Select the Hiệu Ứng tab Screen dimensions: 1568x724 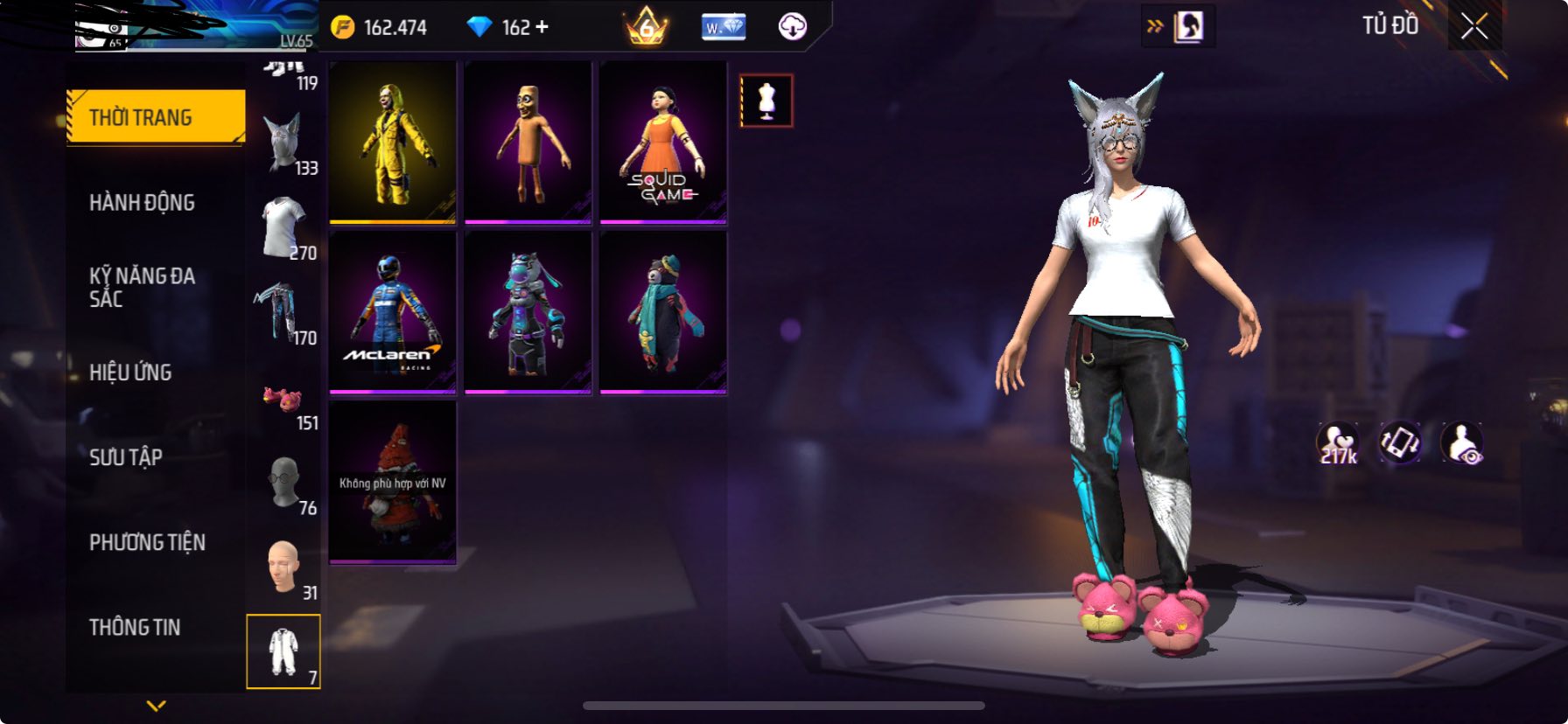(x=130, y=372)
